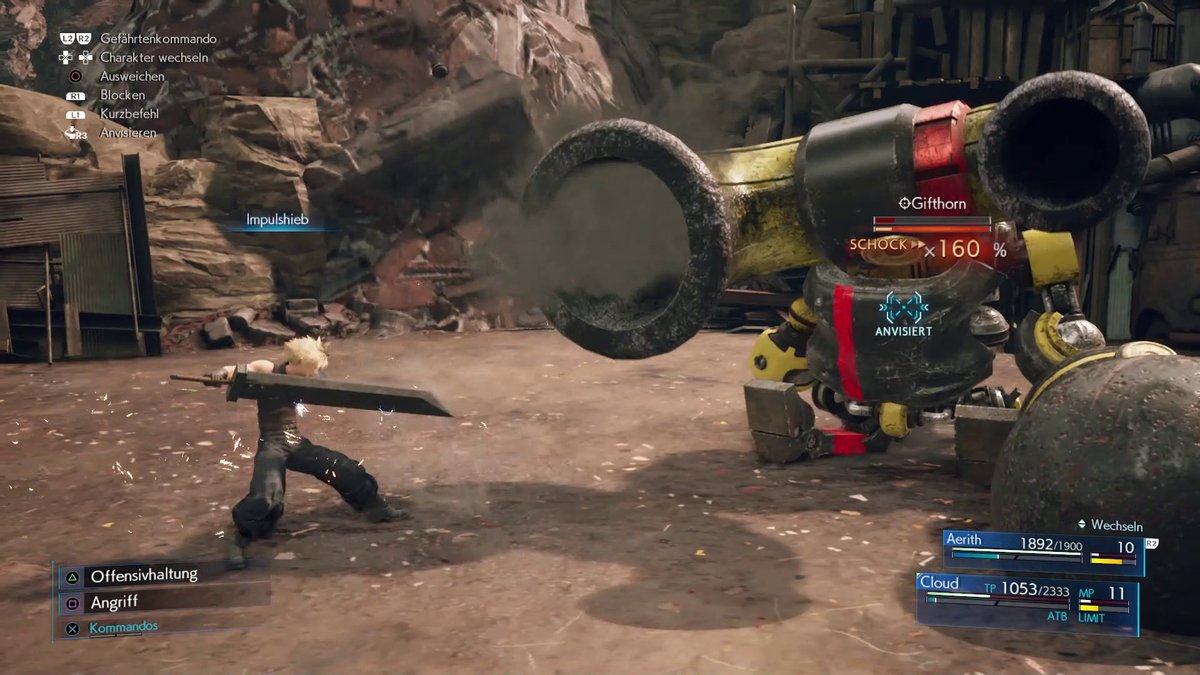Click the Wechseln character switch label

pyautogui.click(x=1115, y=525)
